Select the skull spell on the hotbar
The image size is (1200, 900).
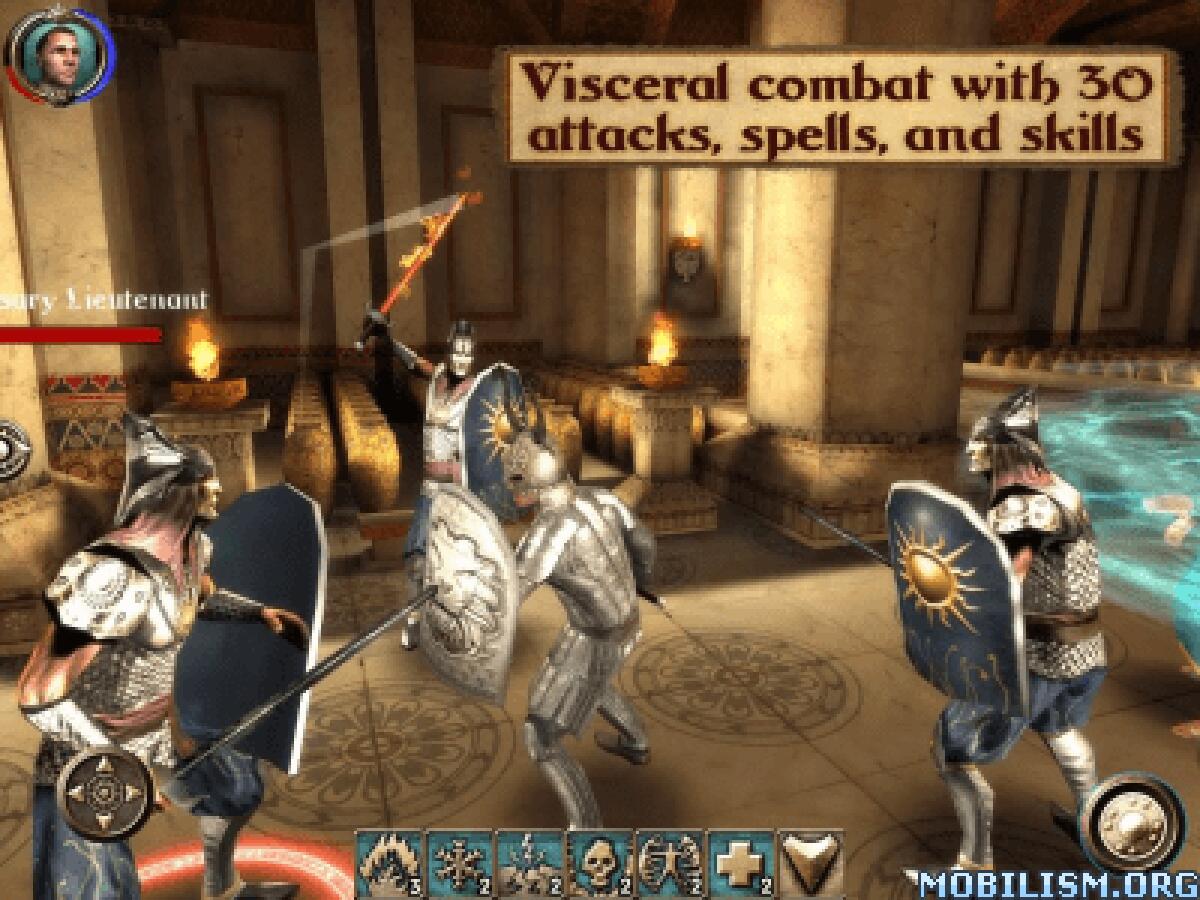point(600,862)
